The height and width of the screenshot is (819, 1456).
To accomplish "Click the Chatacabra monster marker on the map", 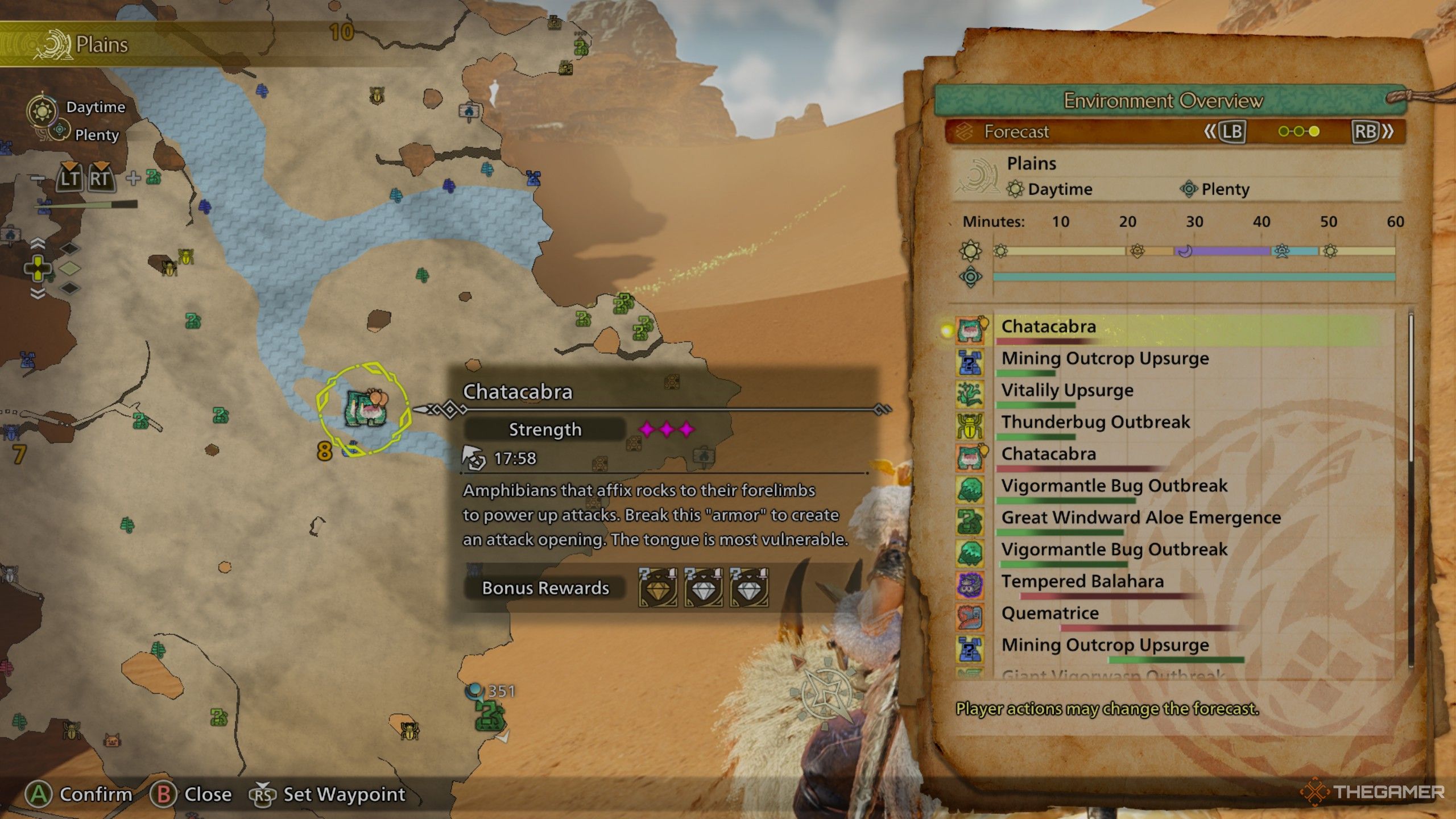I will coord(365,407).
